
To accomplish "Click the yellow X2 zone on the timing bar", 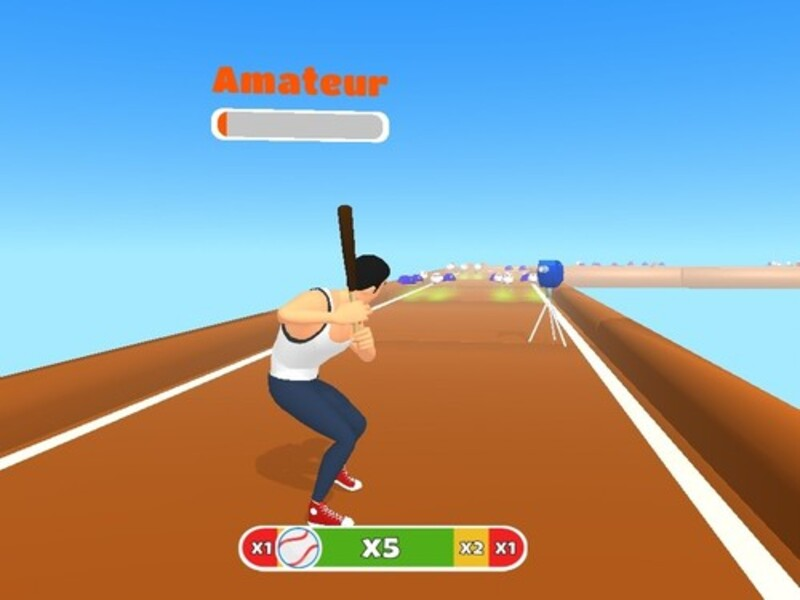I will pyautogui.click(x=471, y=548).
